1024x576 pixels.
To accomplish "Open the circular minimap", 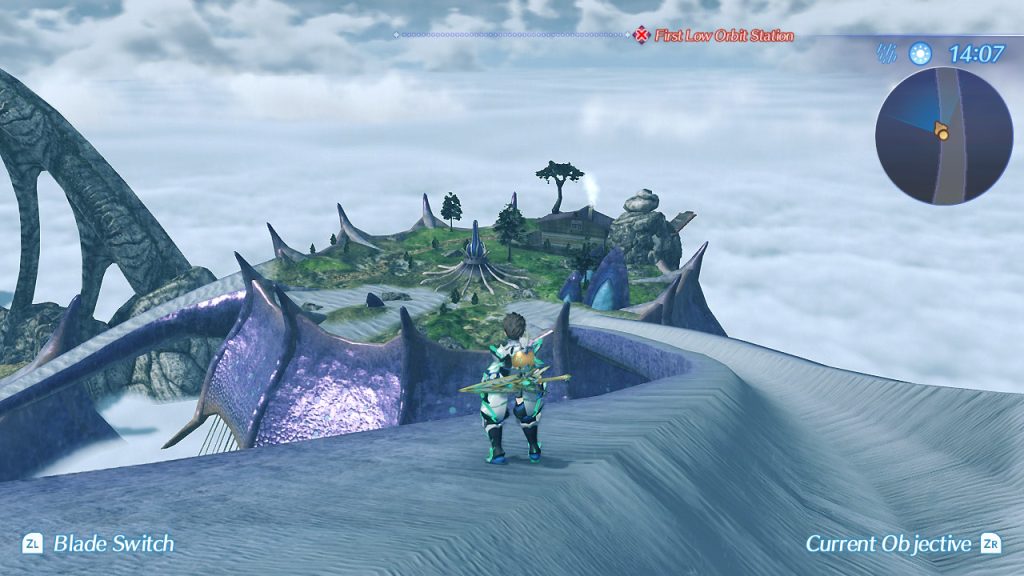I will point(943,136).
